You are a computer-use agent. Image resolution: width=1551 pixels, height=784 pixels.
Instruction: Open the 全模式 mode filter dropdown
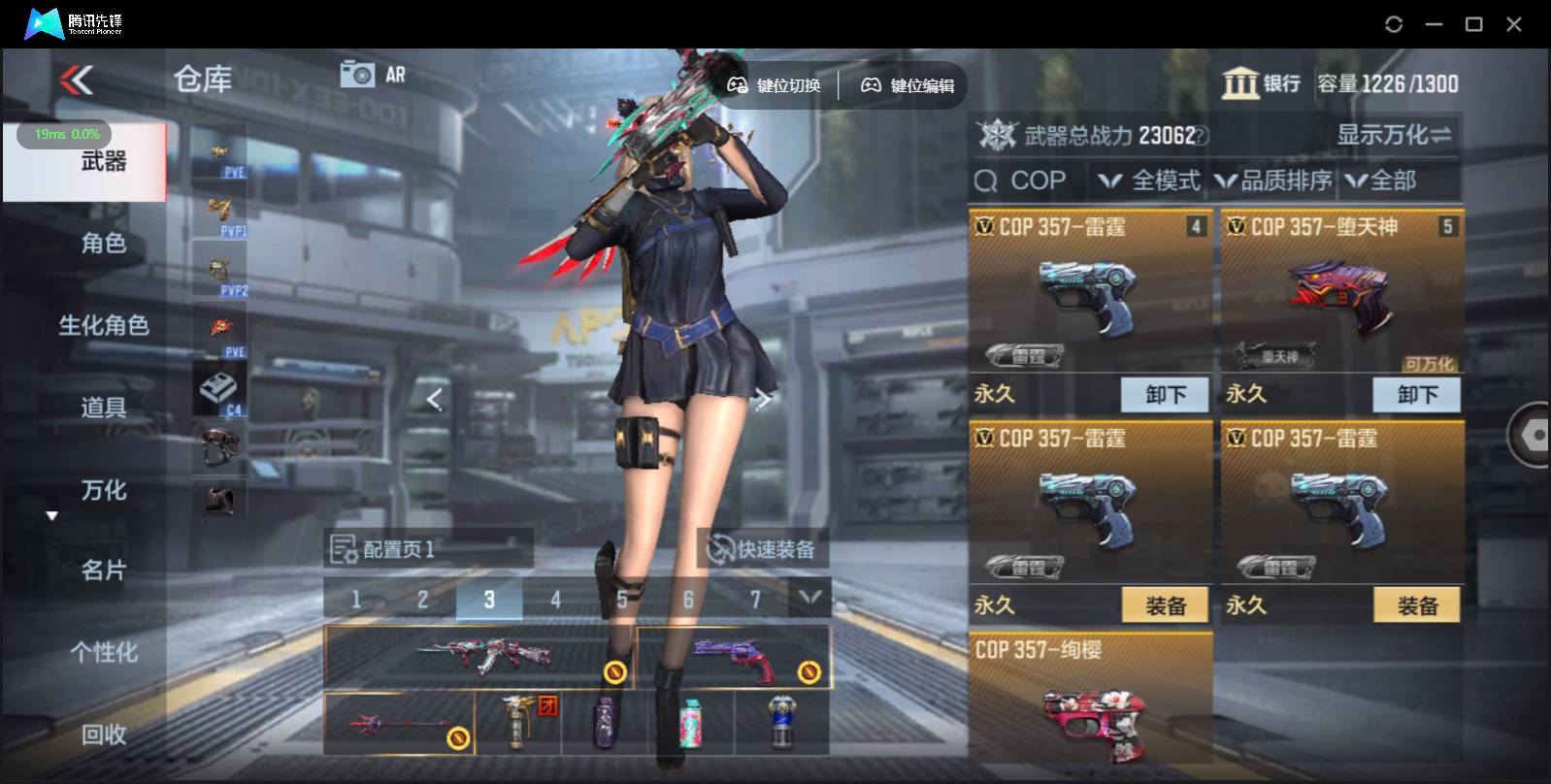click(1150, 180)
